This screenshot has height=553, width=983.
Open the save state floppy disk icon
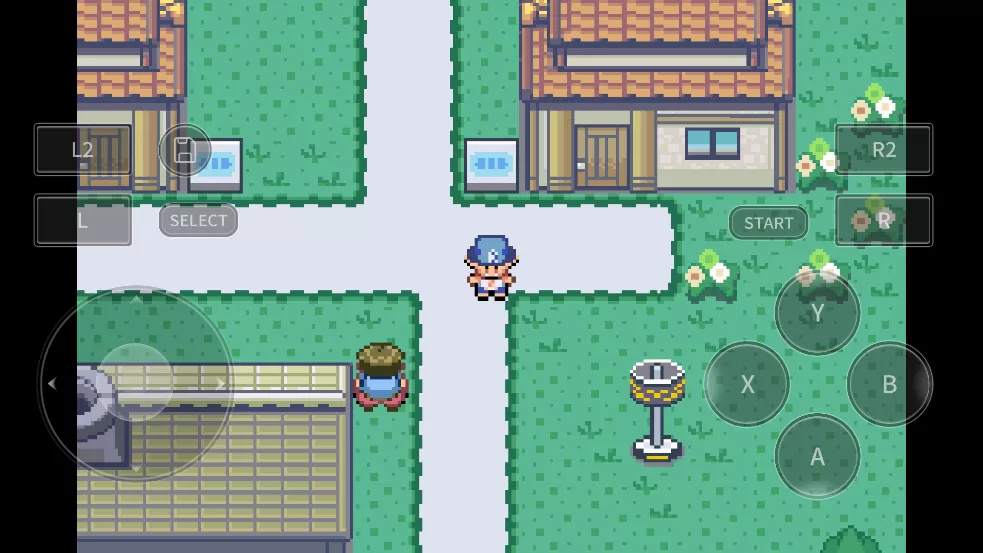tap(185, 150)
